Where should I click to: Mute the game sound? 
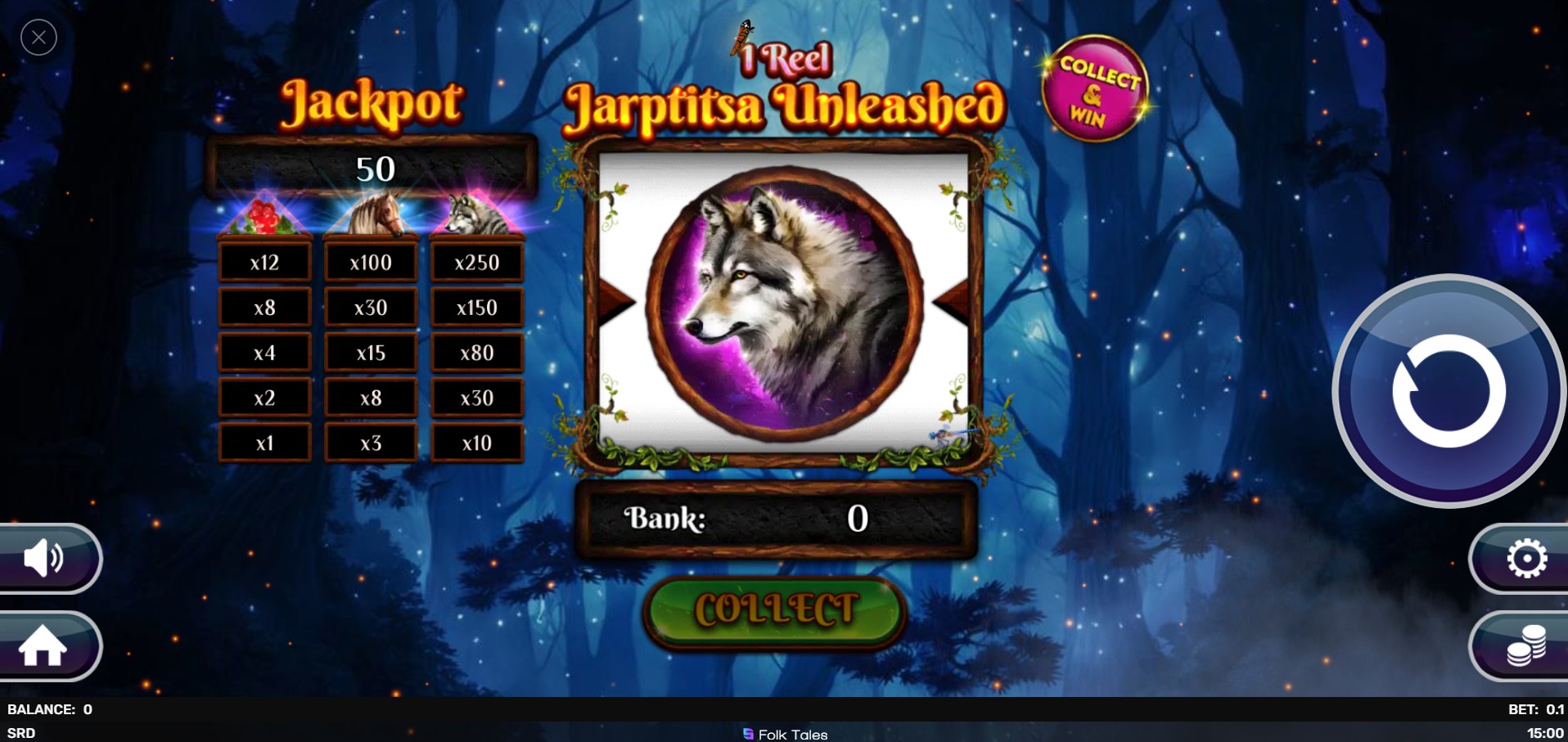pyautogui.click(x=45, y=559)
